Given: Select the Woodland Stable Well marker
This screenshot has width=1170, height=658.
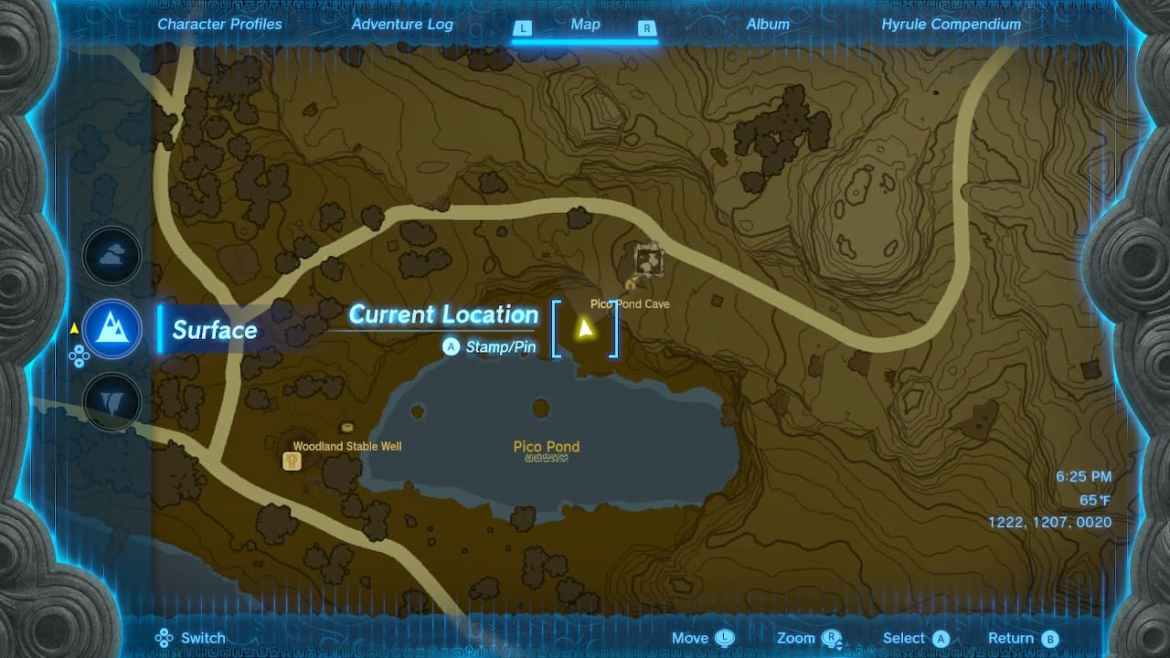Looking at the screenshot, I should pyautogui.click(x=293, y=461).
